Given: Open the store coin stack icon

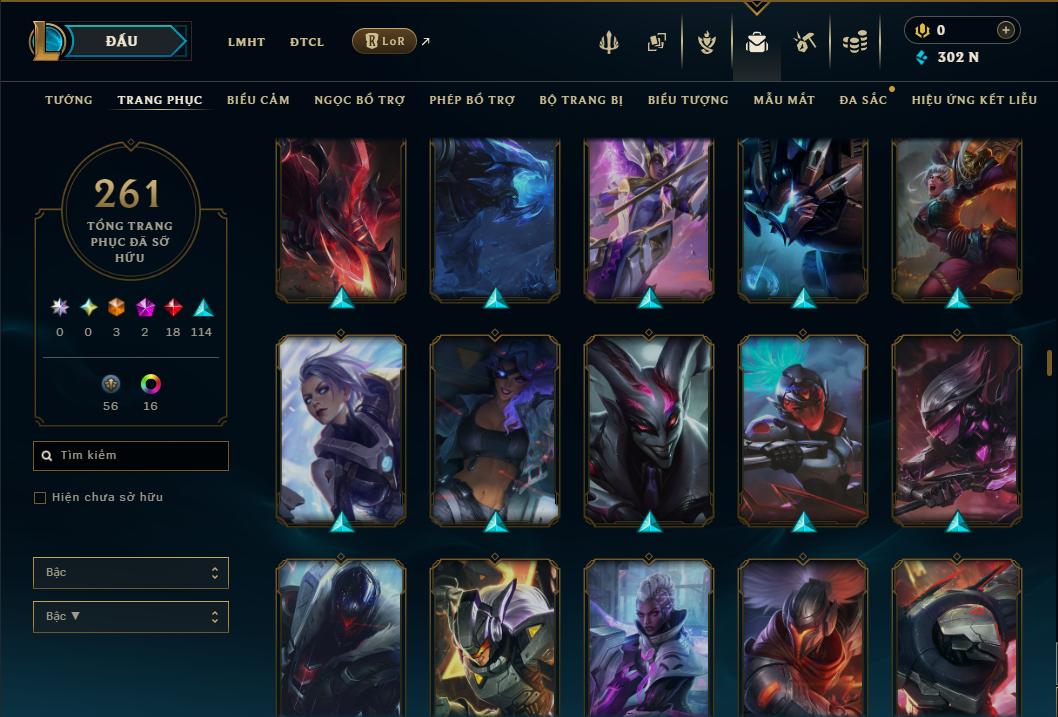Looking at the screenshot, I should coord(854,42).
